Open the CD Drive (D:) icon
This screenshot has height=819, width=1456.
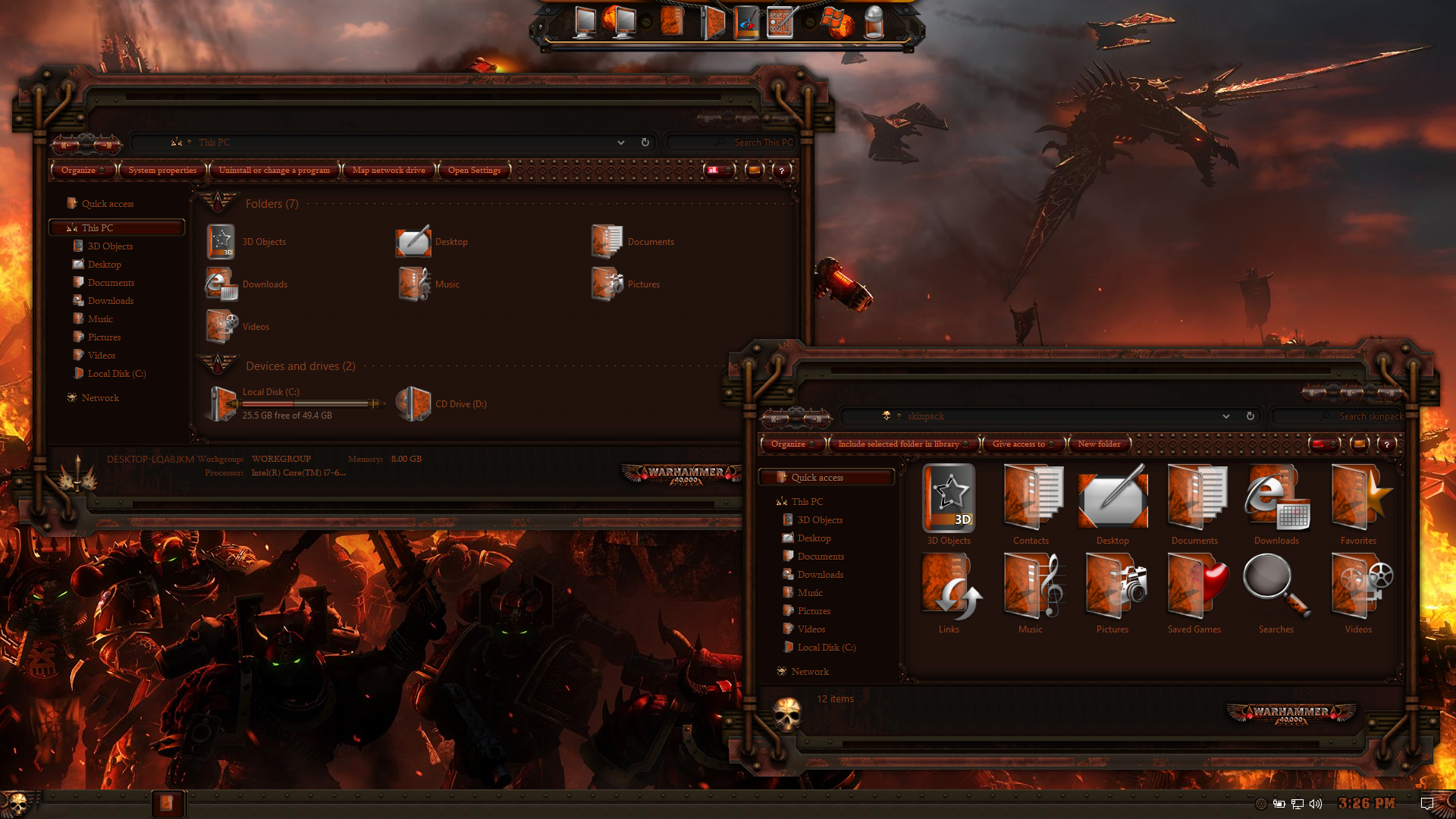(414, 403)
